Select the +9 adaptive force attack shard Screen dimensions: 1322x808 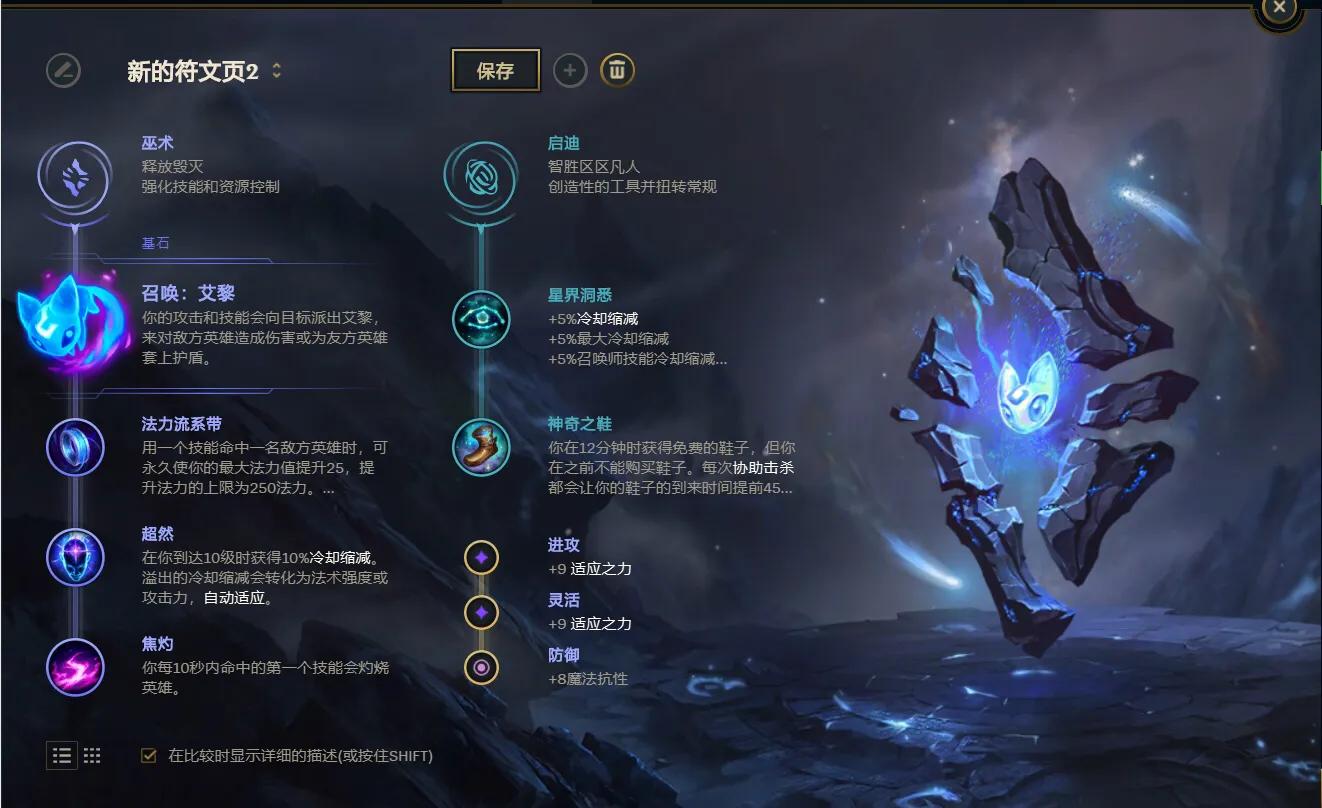tap(481, 556)
